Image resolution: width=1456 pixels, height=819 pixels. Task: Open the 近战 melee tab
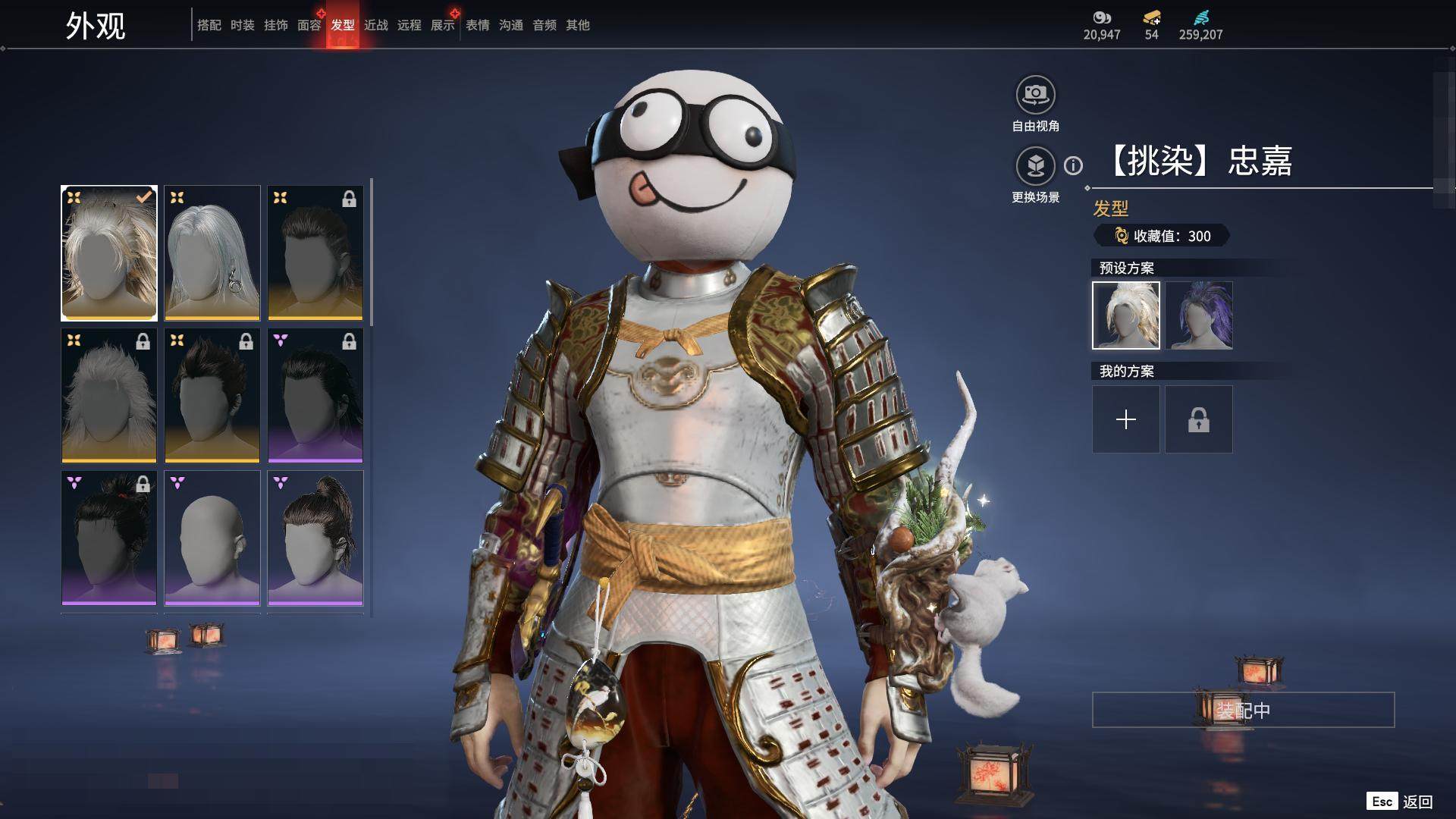(375, 25)
